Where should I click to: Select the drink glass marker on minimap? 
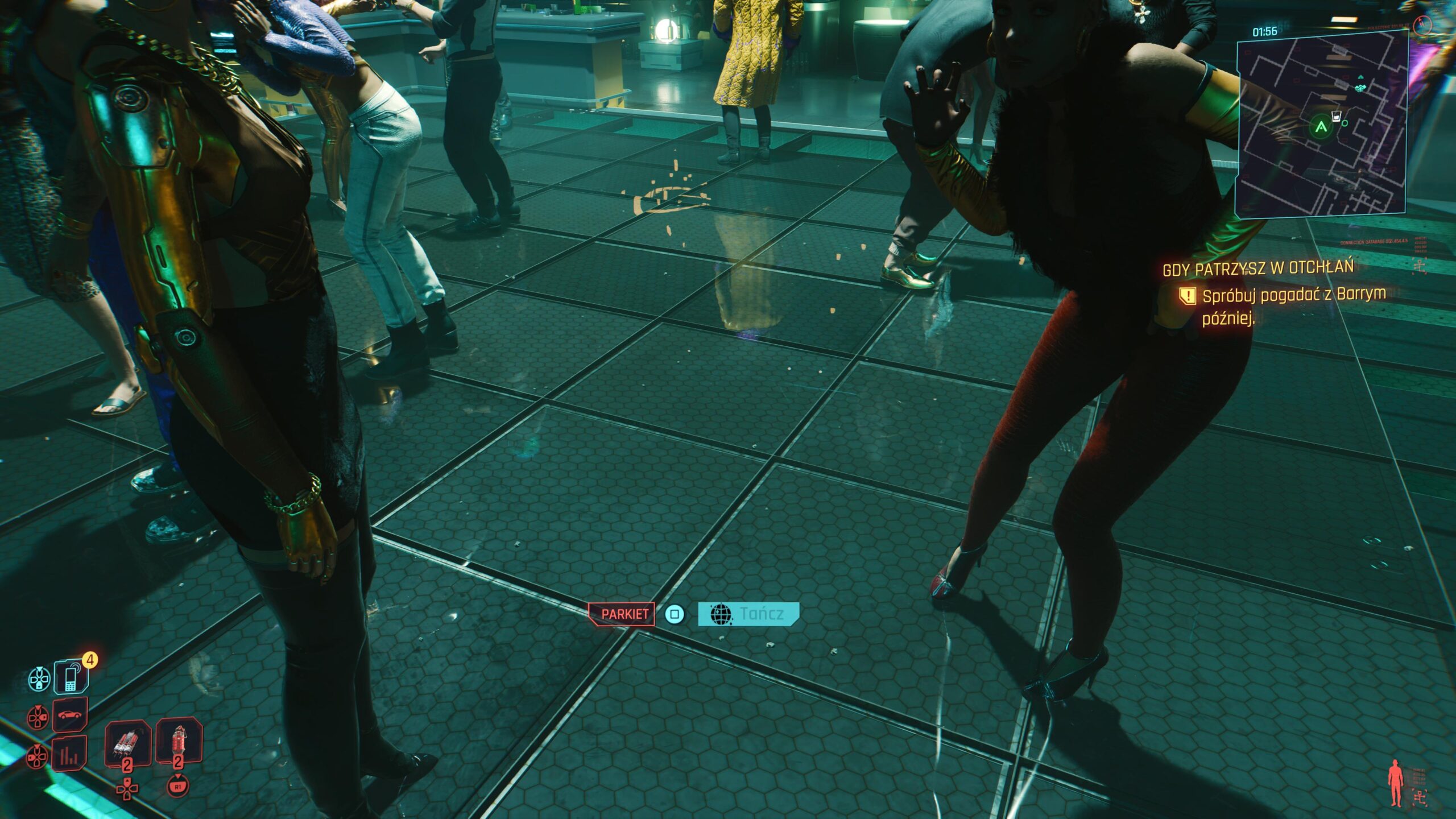[x=1335, y=117]
